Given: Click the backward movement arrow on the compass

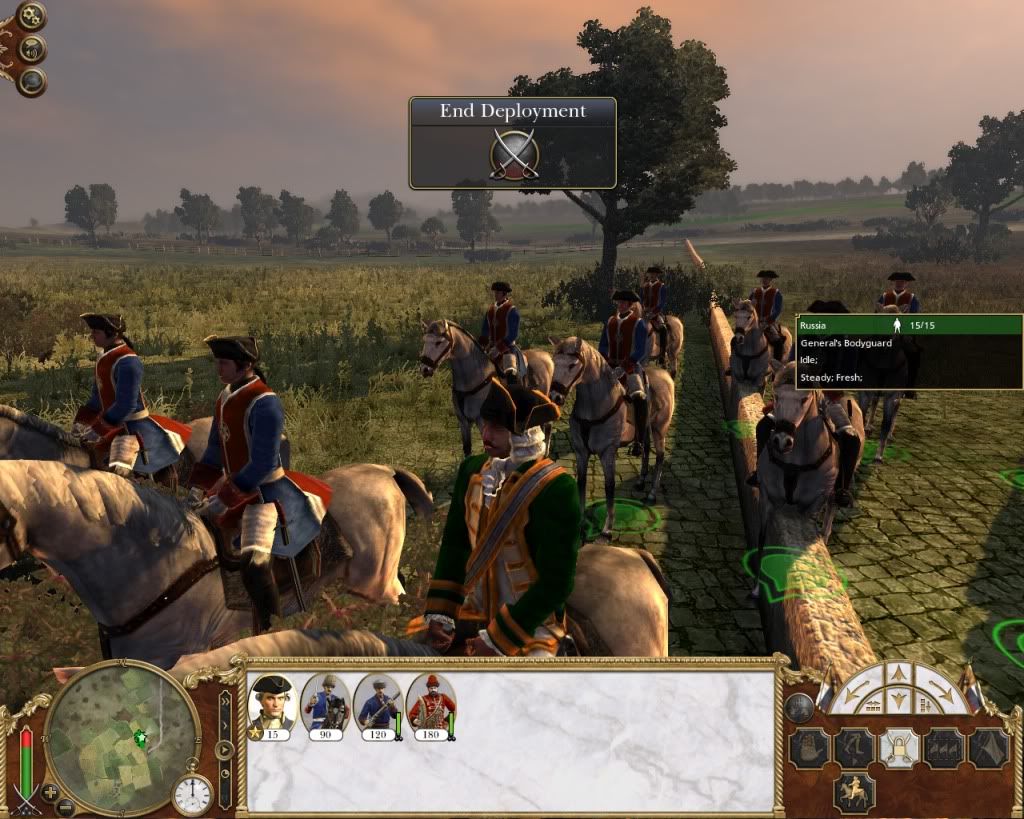Looking at the screenshot, I should [x=899, y=699].
